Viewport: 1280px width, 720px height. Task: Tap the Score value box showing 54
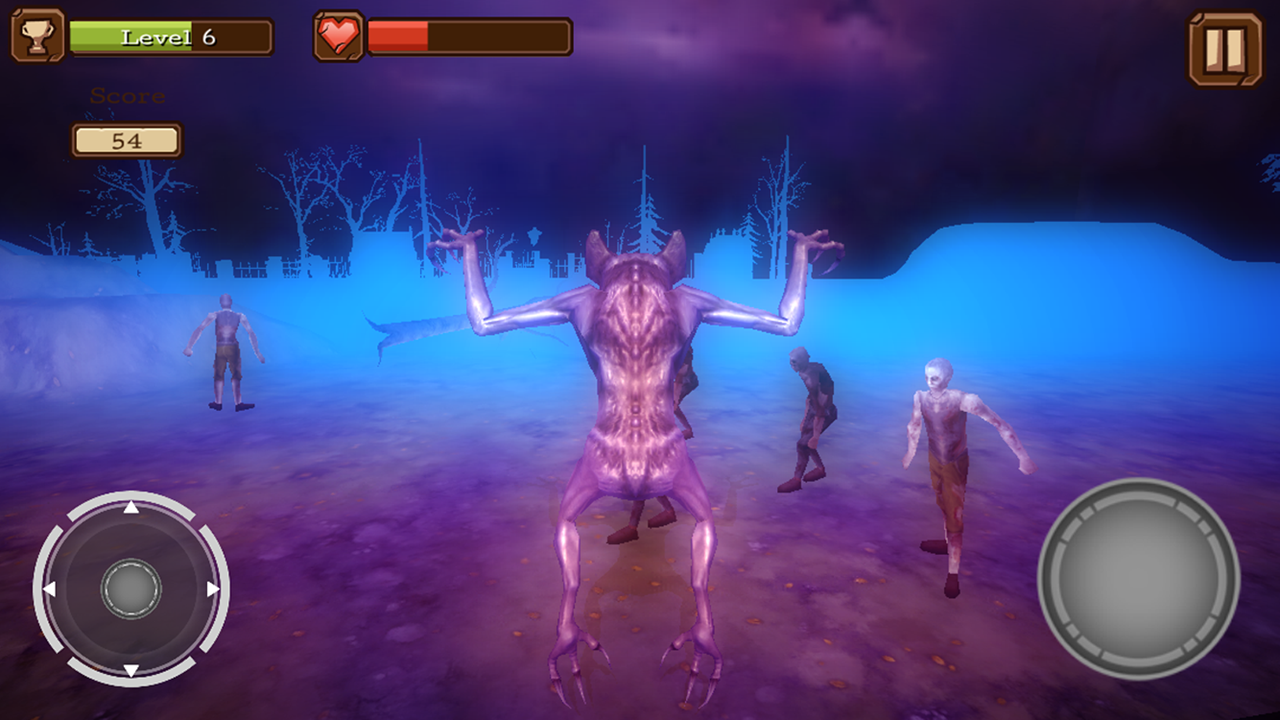coord(127,139)
